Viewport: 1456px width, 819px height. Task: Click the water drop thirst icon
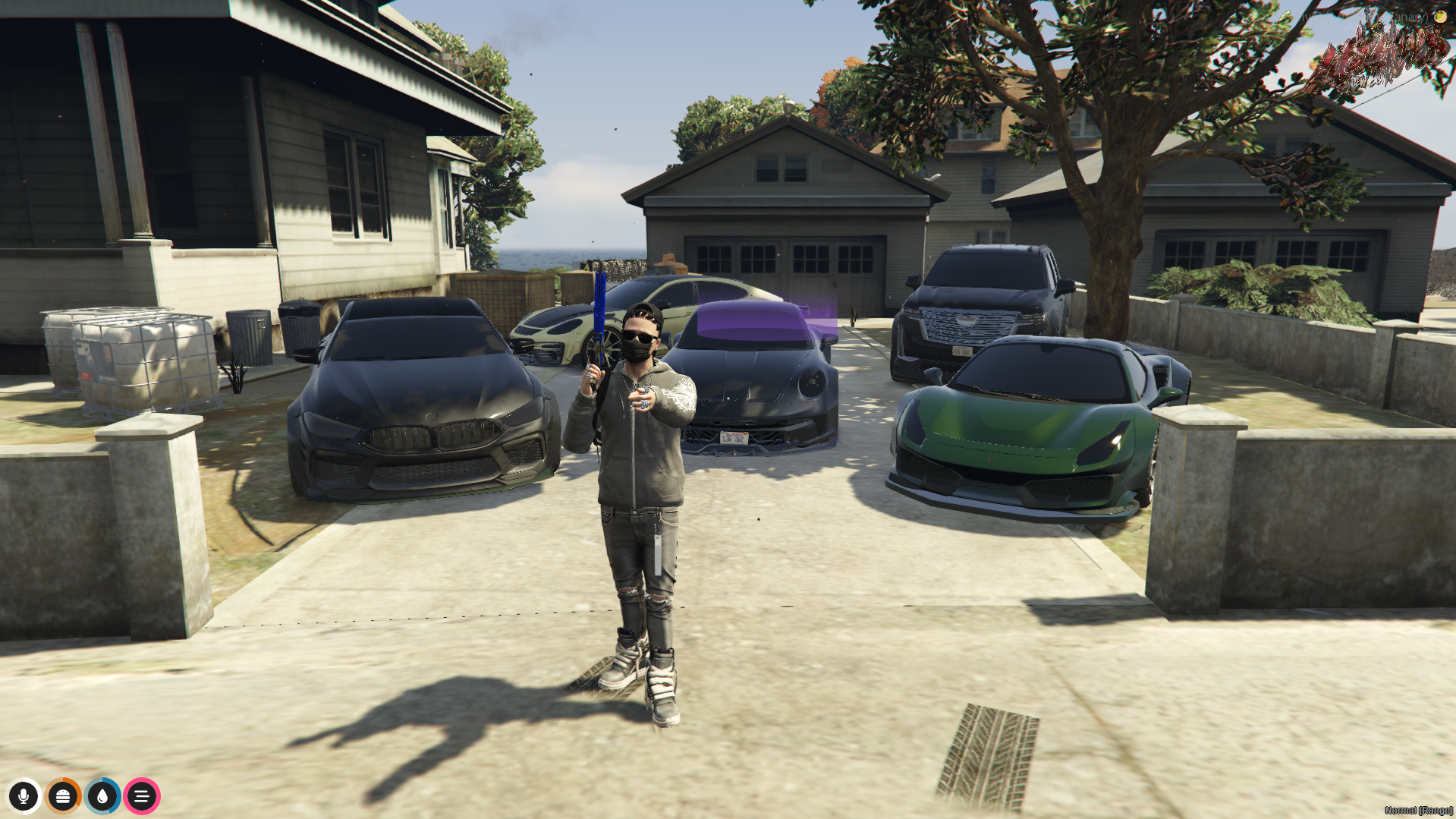coord(102,796)
